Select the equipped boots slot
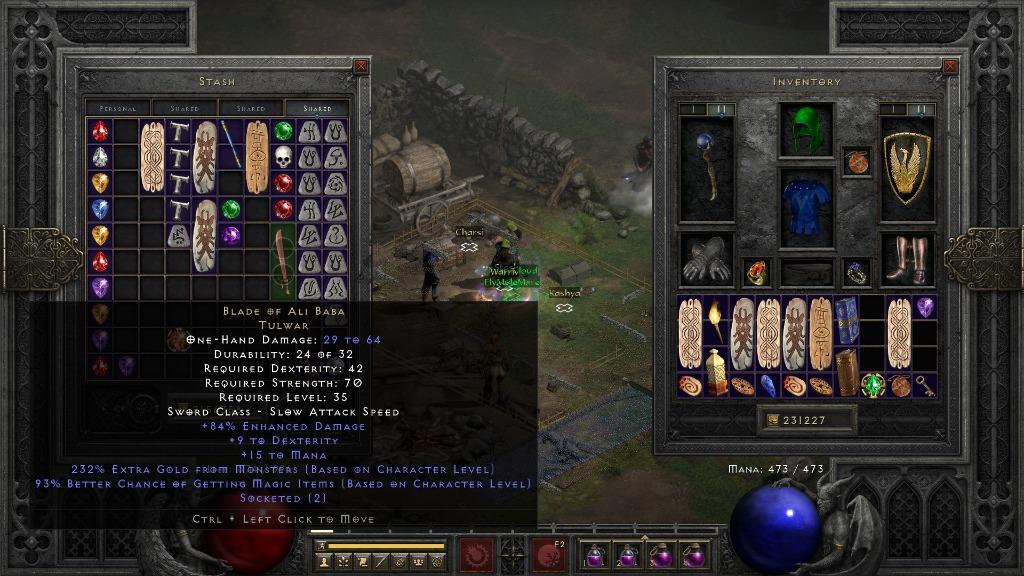 tap(907, 259)
